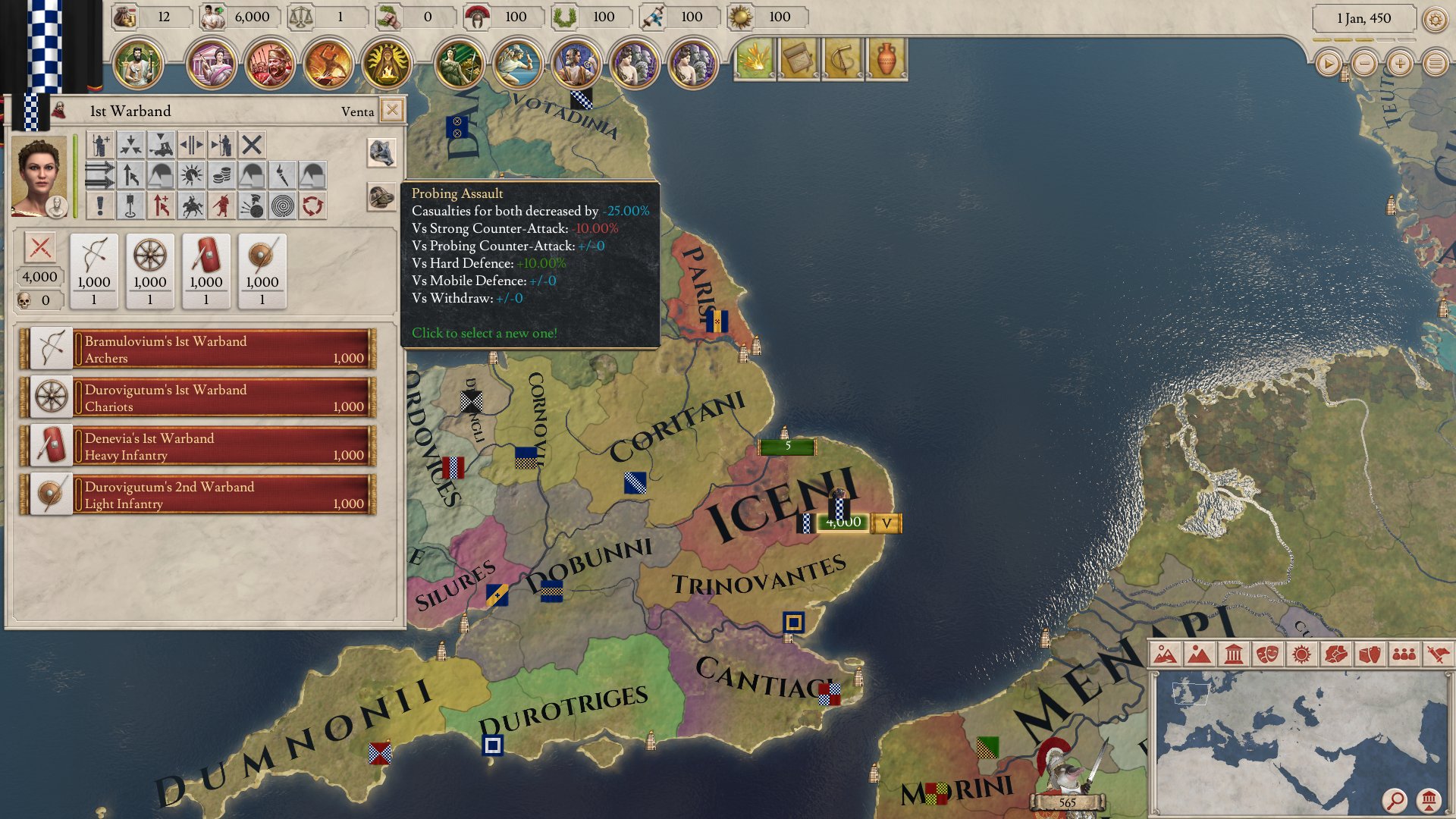
Task: Increase game speed with the plus button
Action: pos(1400,64)
